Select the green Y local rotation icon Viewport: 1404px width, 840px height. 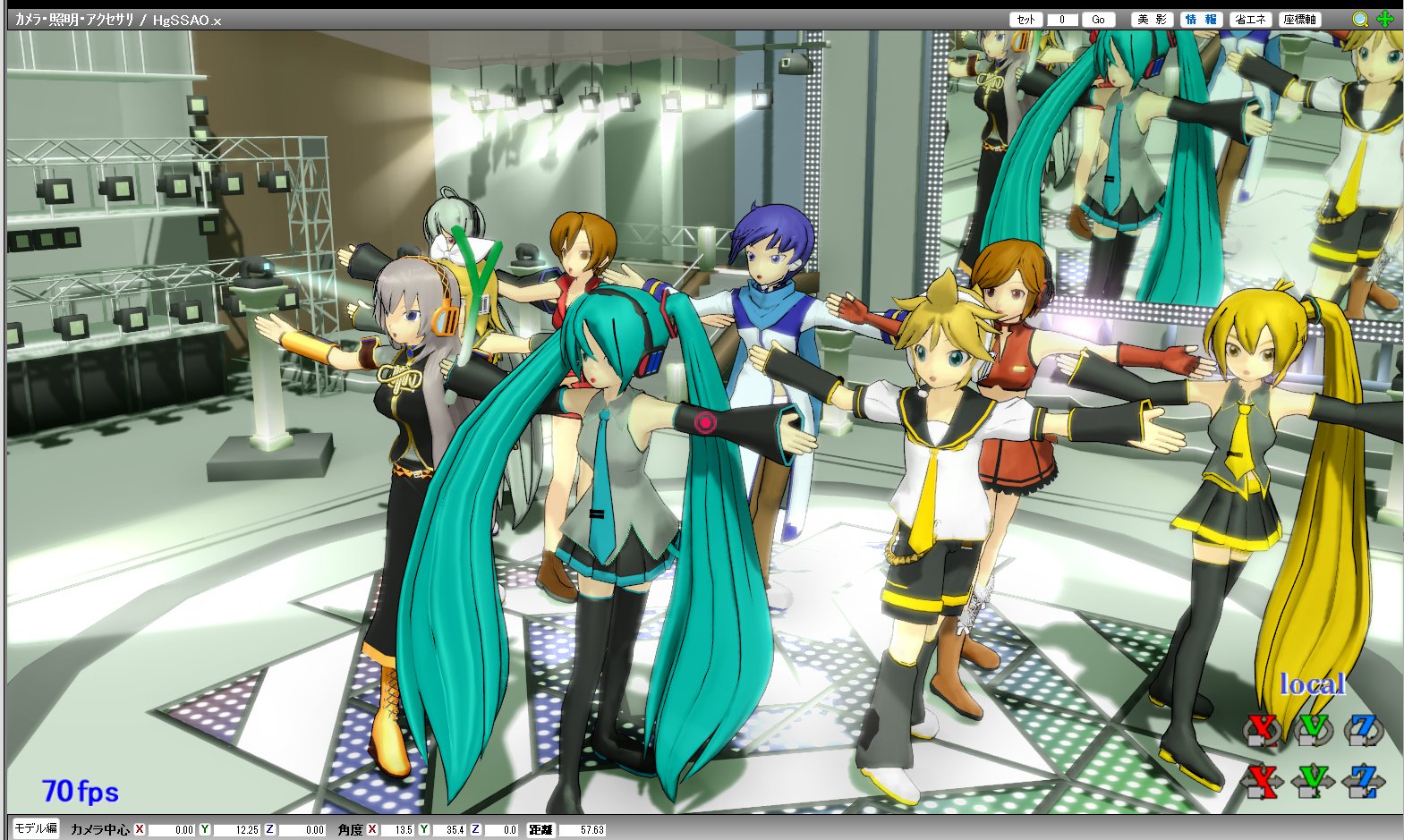[x=1314, y=731]
